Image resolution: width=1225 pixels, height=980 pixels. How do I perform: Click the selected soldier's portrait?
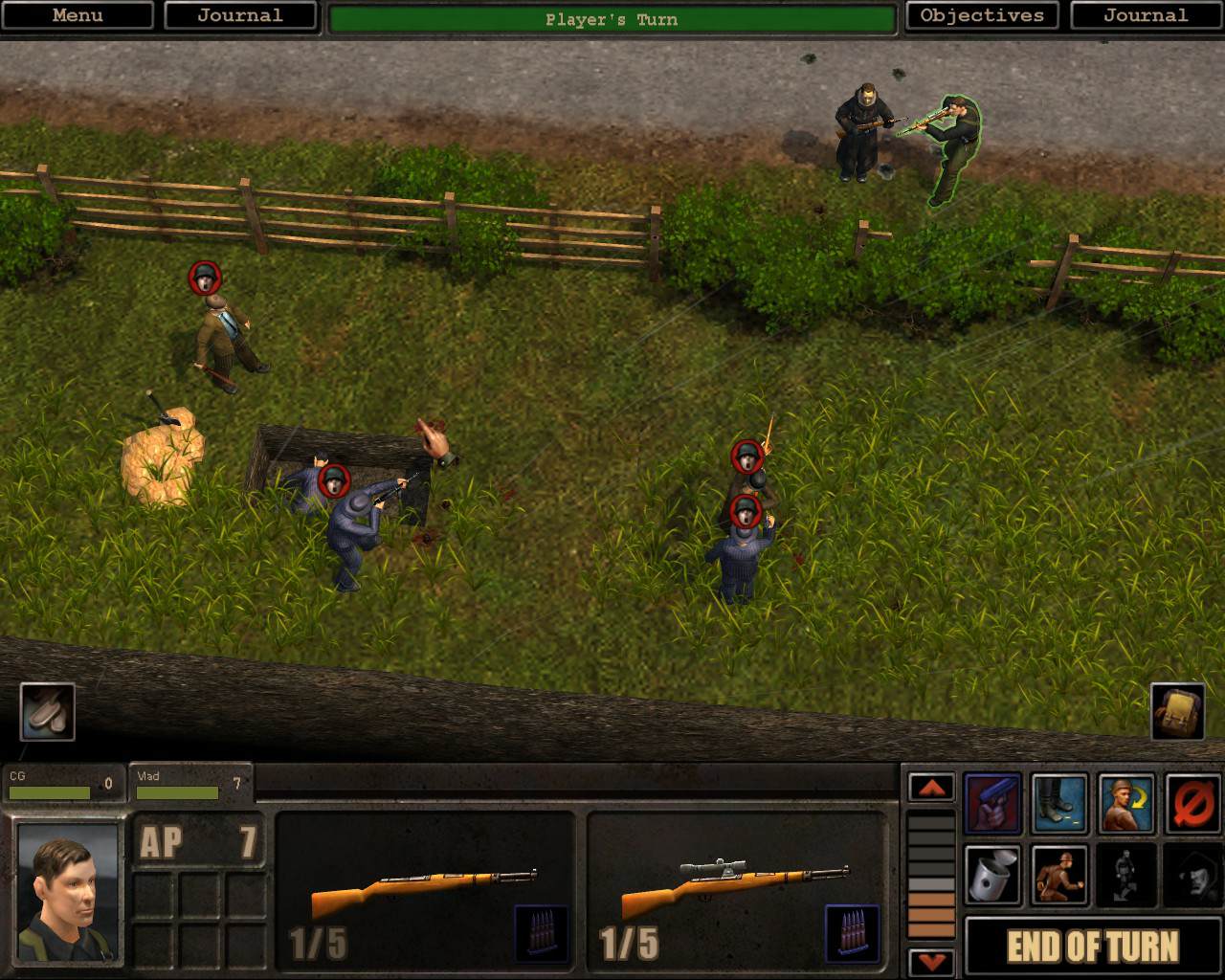[68, 892]
